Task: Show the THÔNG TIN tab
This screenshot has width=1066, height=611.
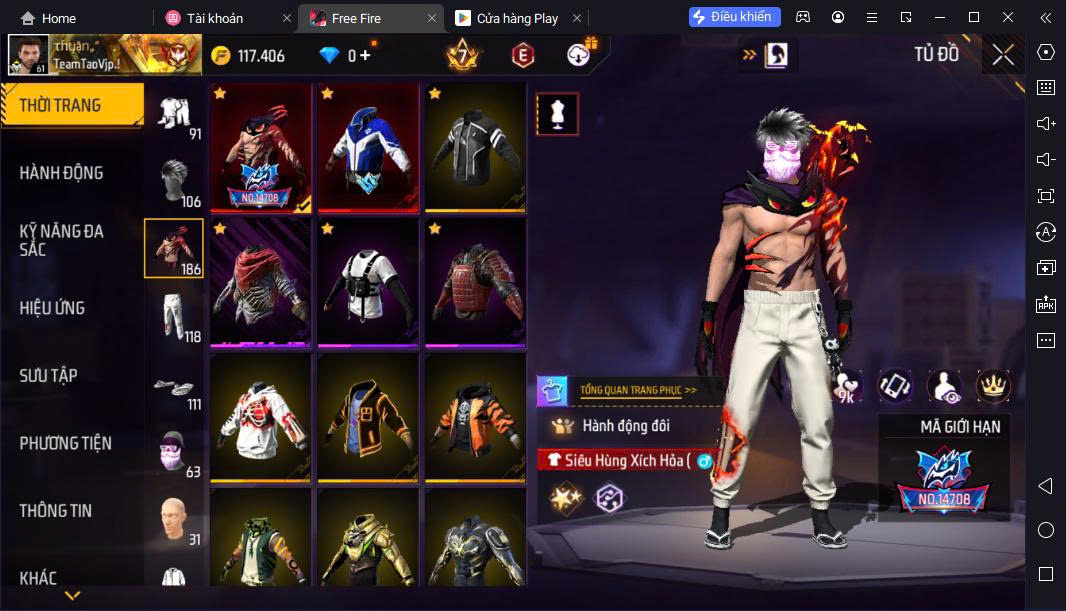Action: 56,511
